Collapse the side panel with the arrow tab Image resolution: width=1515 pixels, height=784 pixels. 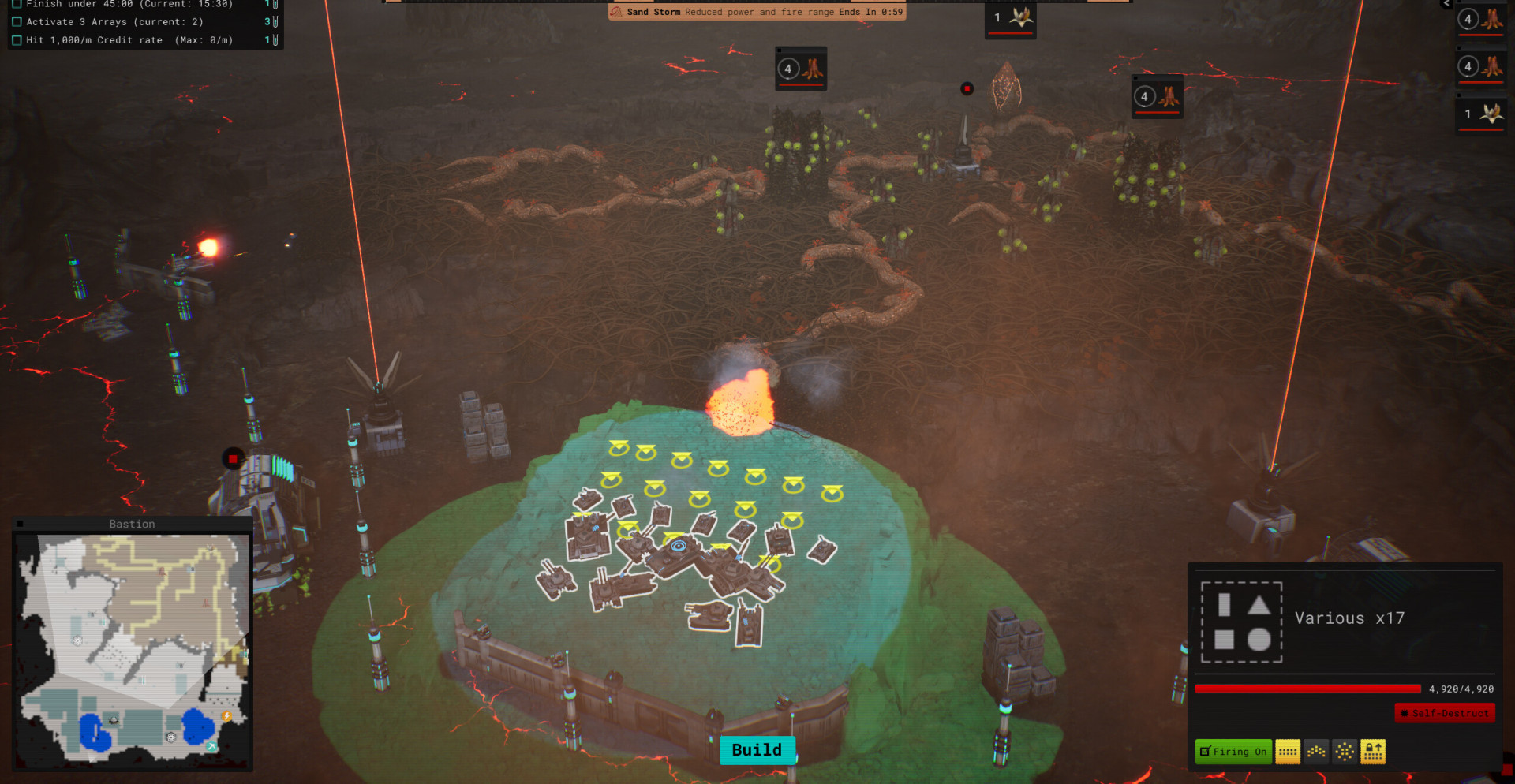1446,4
